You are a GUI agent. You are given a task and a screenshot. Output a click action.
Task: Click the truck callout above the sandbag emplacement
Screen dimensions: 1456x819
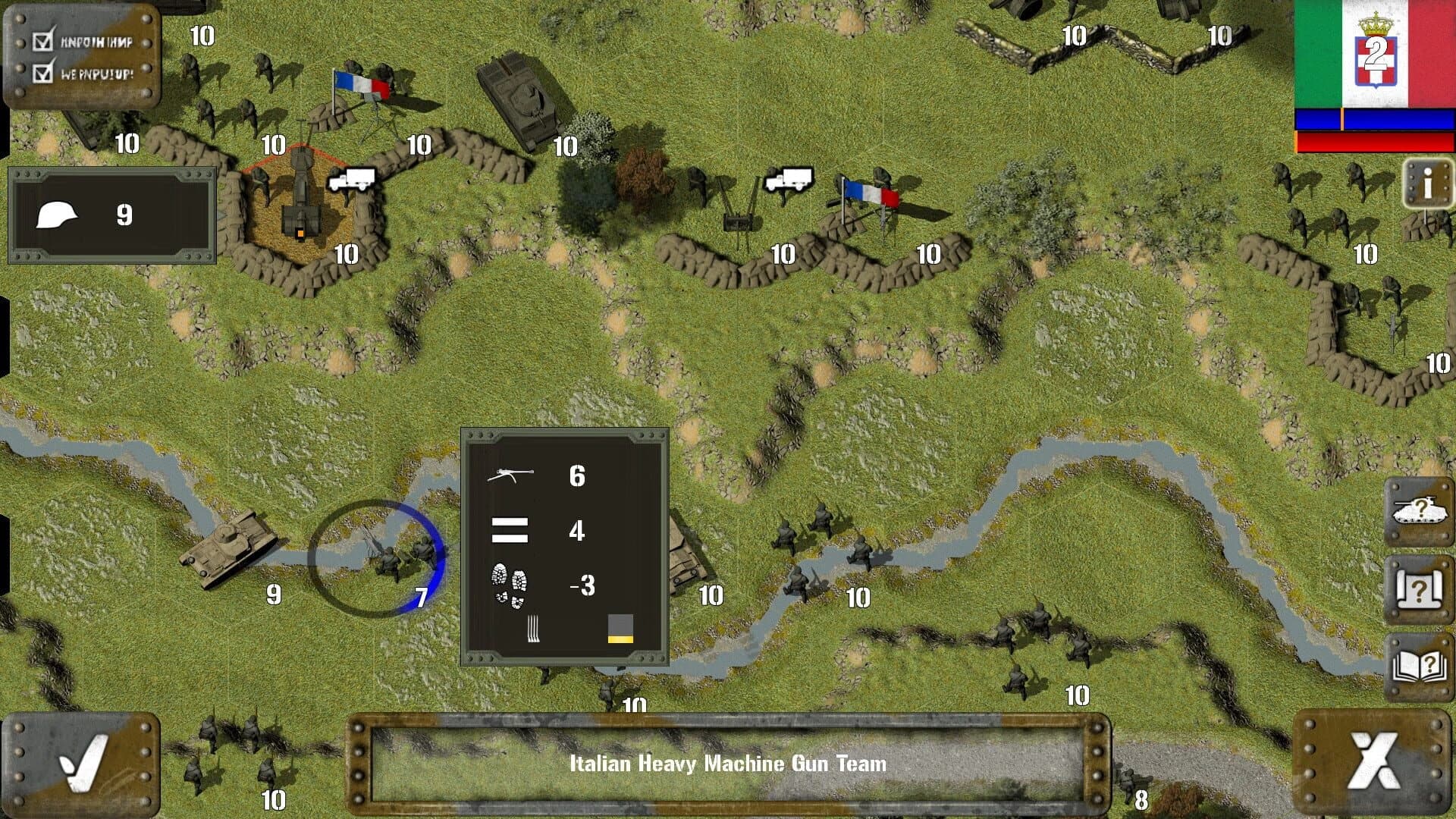pos(353,178)
